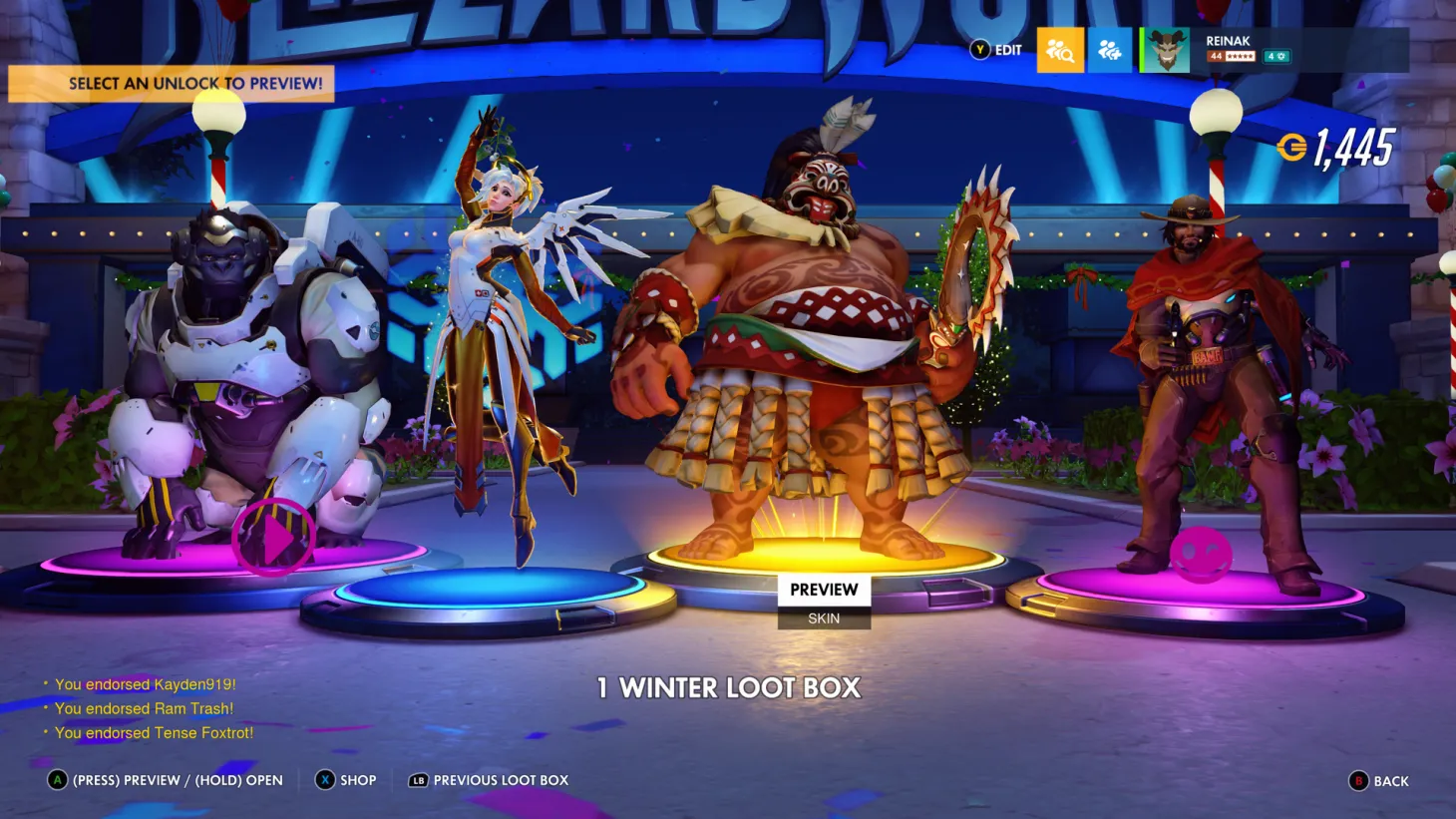
Task: Click the 1 WINTER LOOT BOX label
Action: 728,688
